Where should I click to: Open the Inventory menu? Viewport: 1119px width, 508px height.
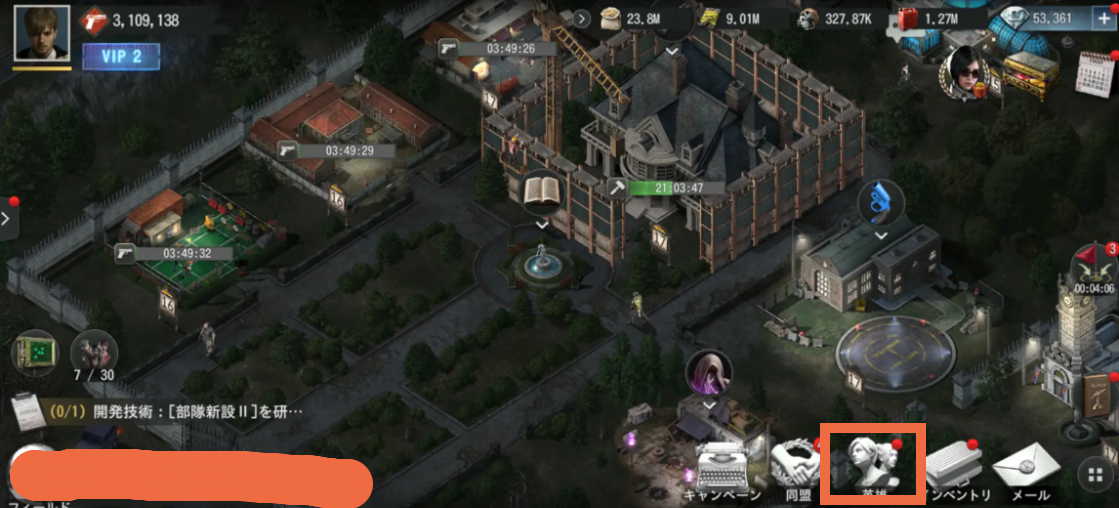pos(958,470)
